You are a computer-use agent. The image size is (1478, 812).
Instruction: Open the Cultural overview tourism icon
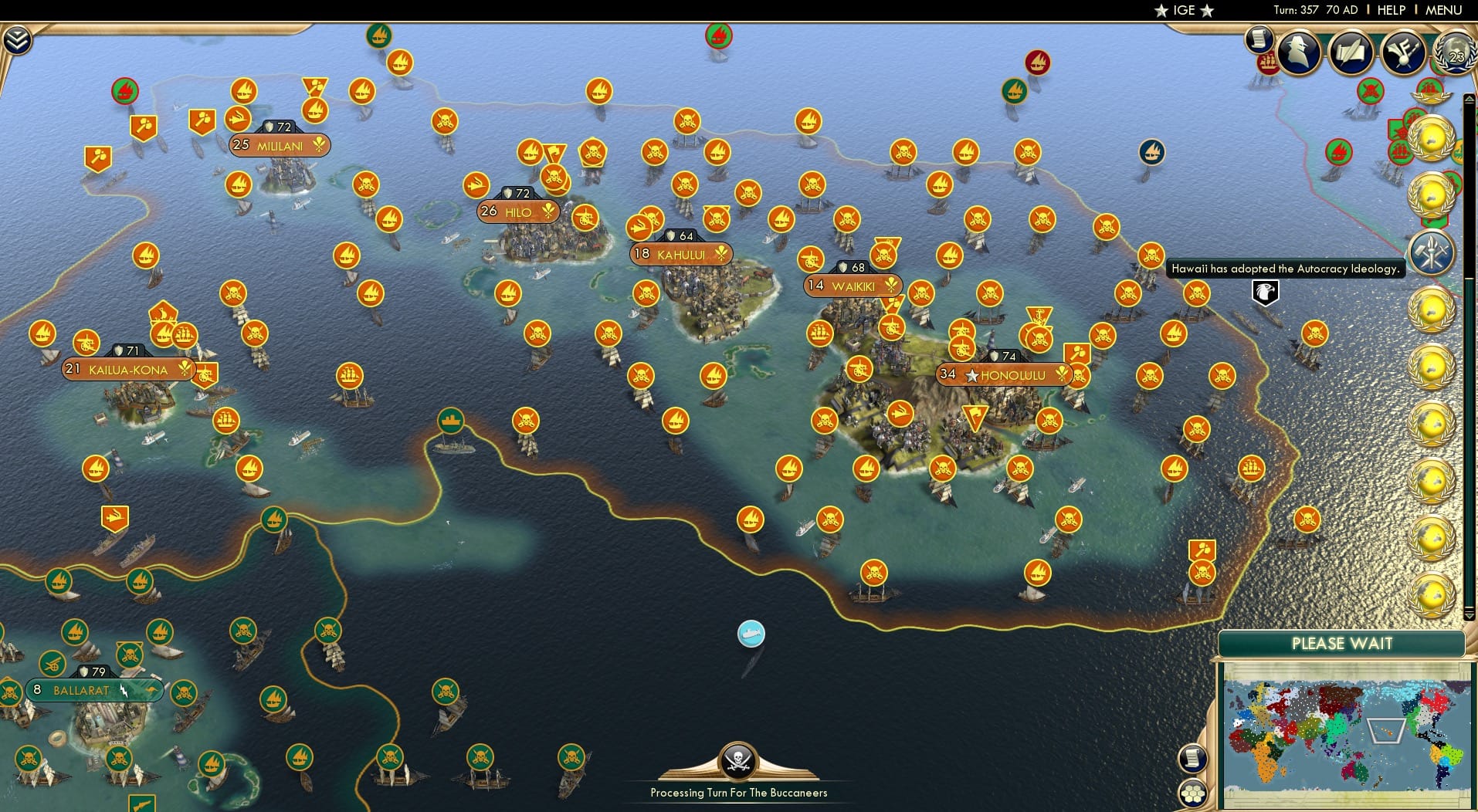tap(1404, 52)
